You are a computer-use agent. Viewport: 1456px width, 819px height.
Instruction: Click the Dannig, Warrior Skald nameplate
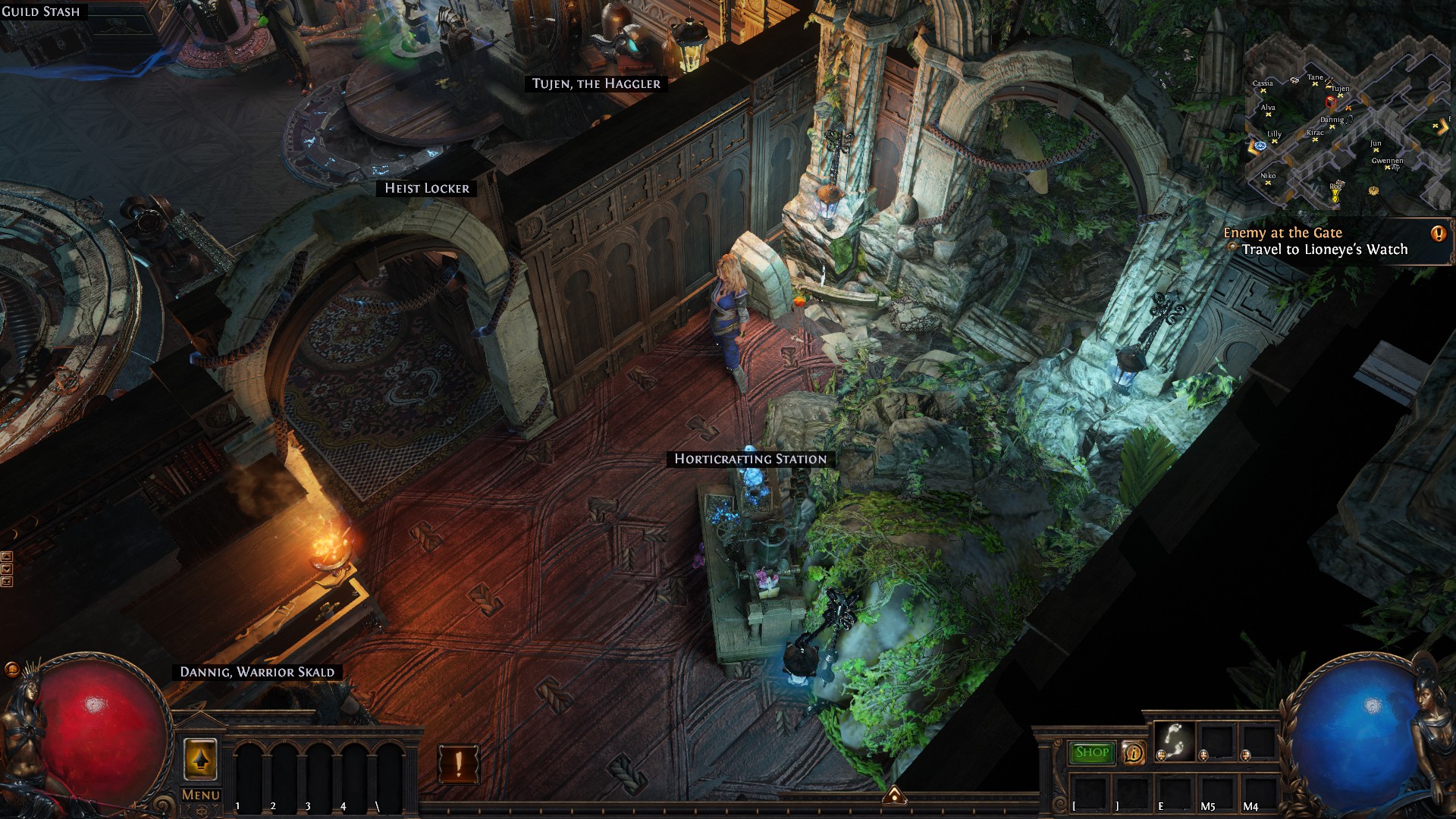[257, 672]
